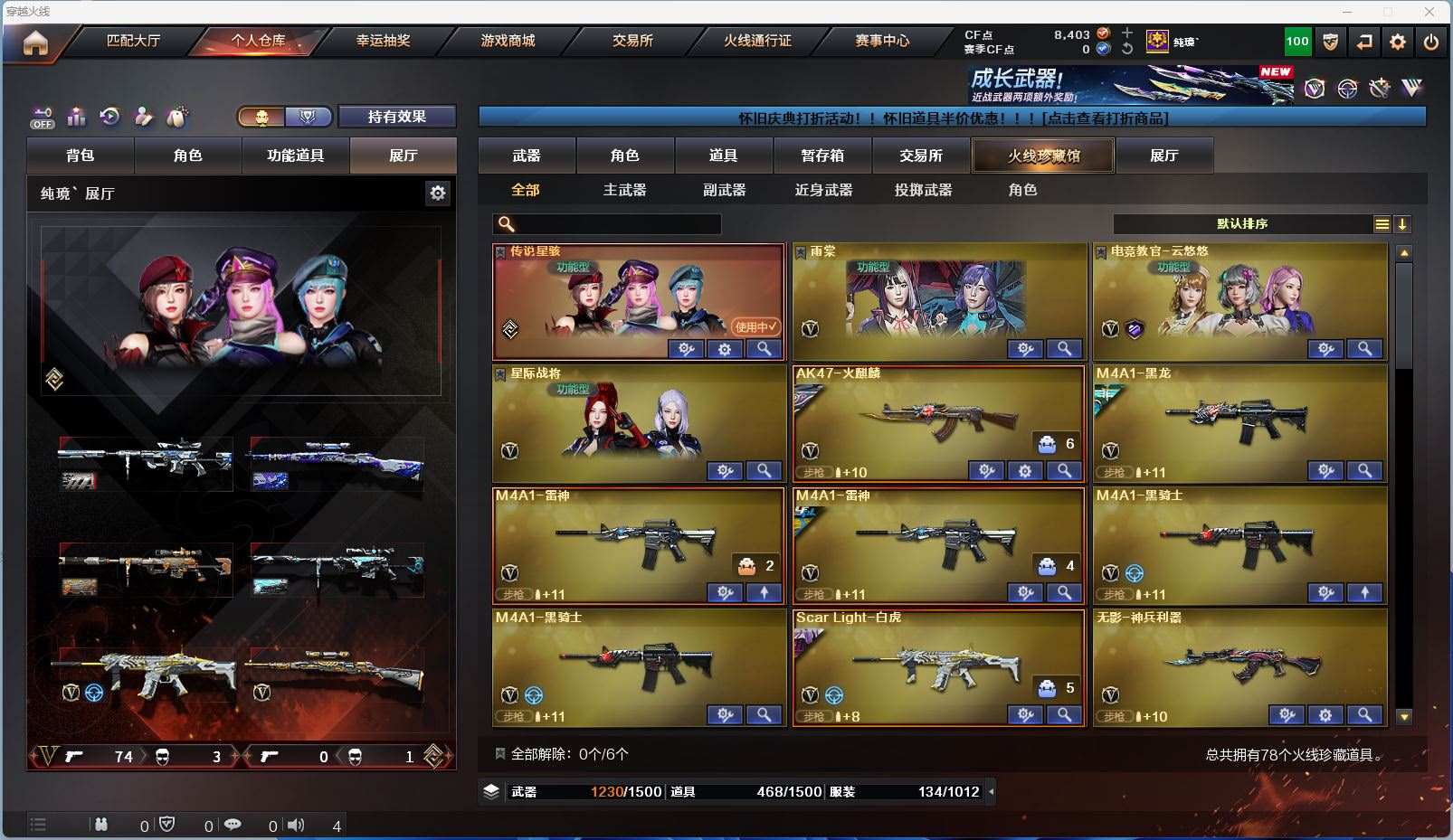Open the 默认排序 sort dropdown
The width and height of the screenshot is (1453, 840).
pyautogui.click(x=1242, y=224)
